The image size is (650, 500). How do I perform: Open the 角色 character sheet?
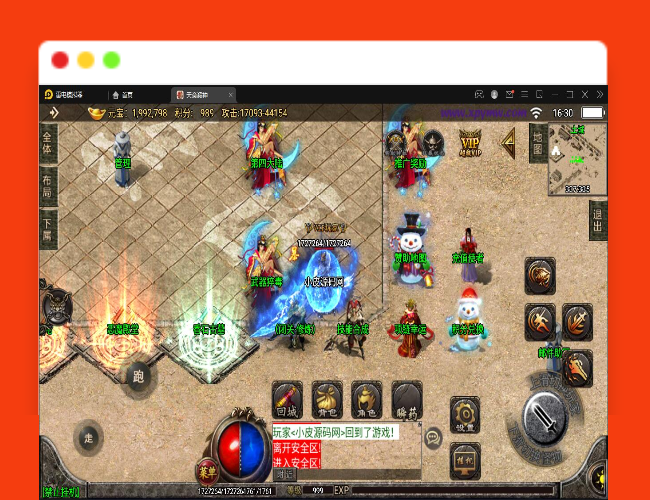pos(367,400)
